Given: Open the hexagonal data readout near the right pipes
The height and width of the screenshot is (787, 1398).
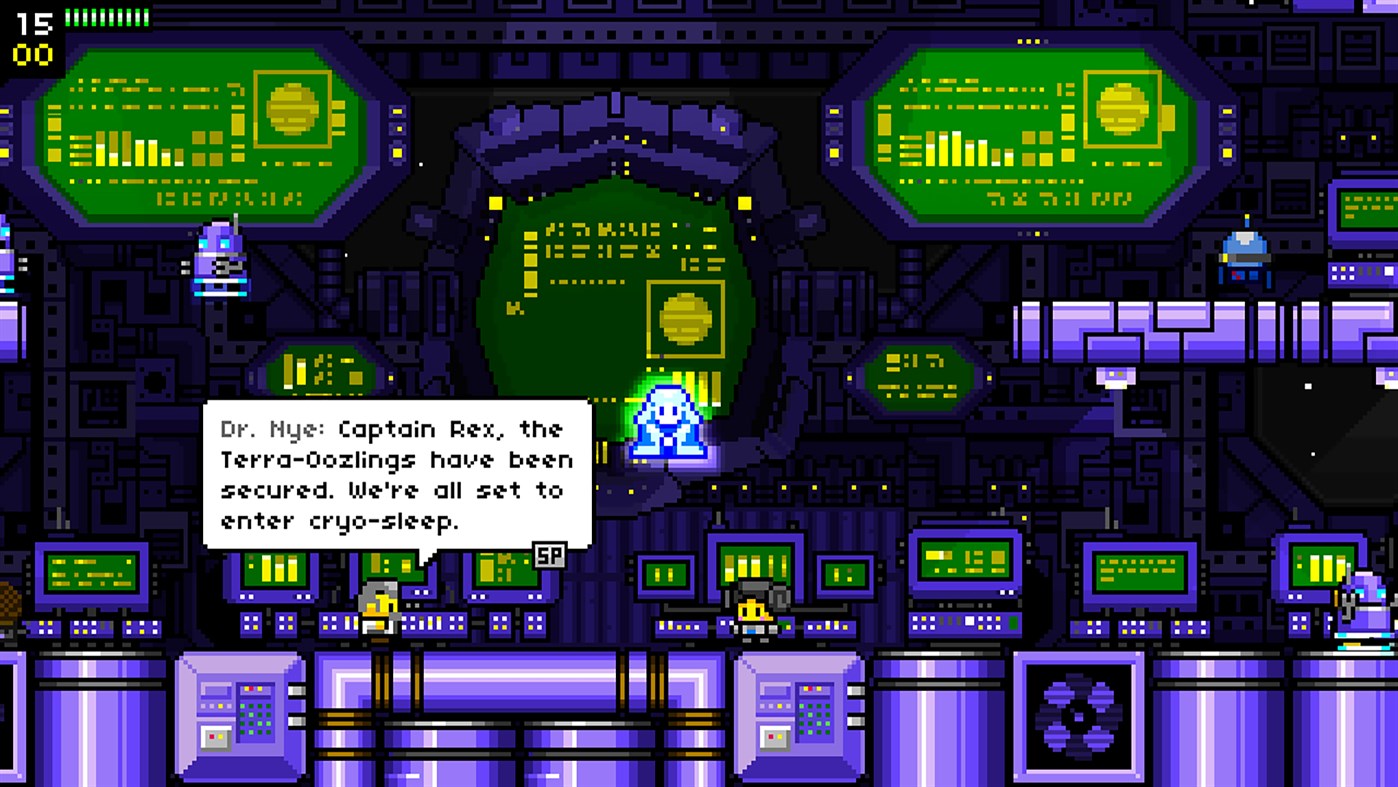Looking at the screenshot, I should (918, 375).
